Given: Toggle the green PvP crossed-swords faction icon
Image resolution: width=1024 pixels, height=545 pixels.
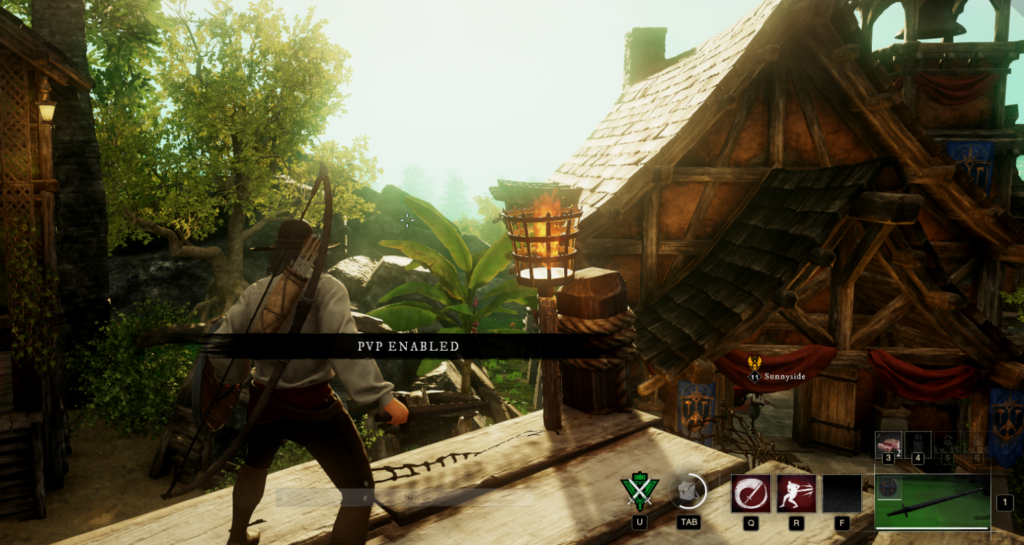Looking at the screenshot, I should coord(639,492).
